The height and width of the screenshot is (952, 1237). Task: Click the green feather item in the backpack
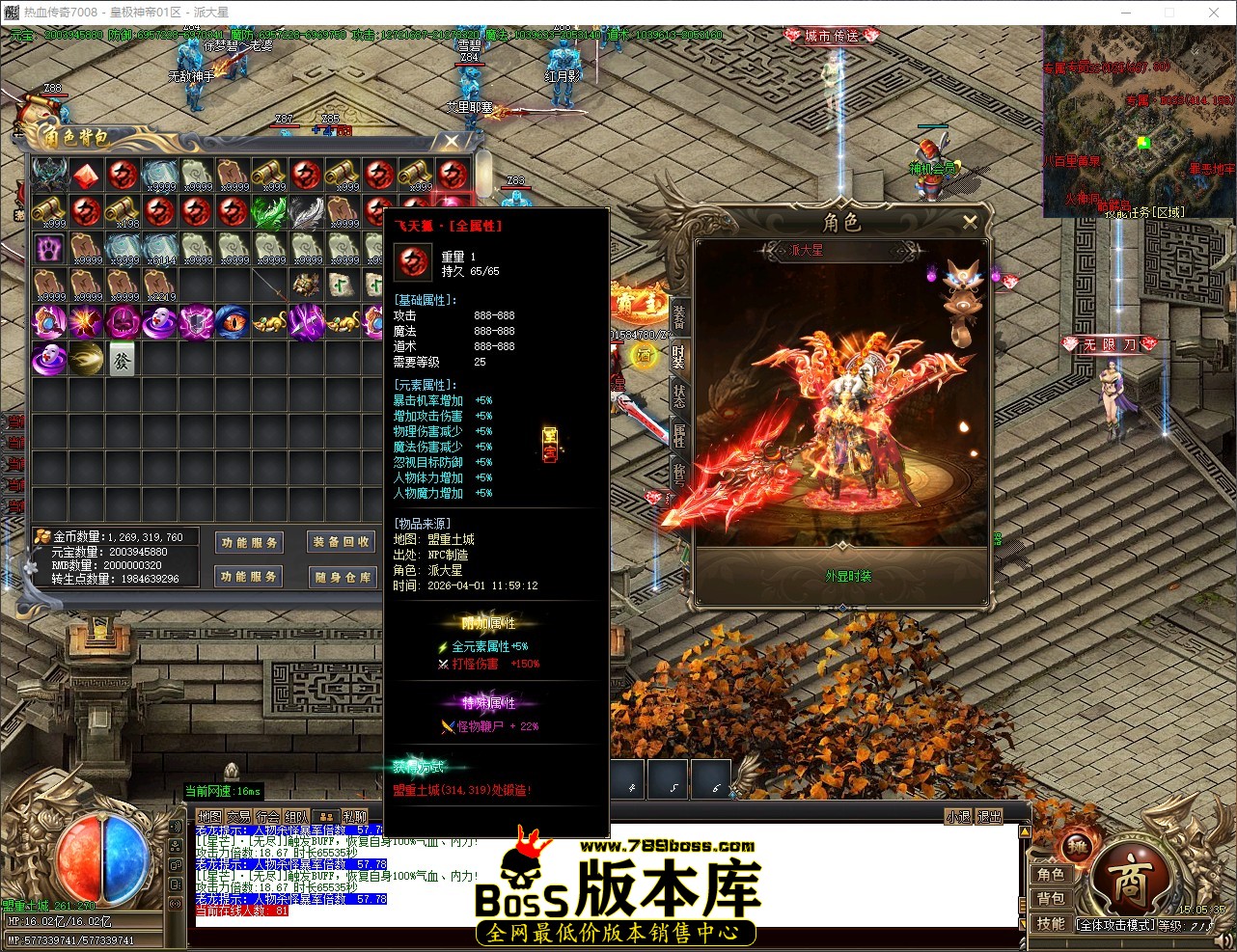(270, 210)
